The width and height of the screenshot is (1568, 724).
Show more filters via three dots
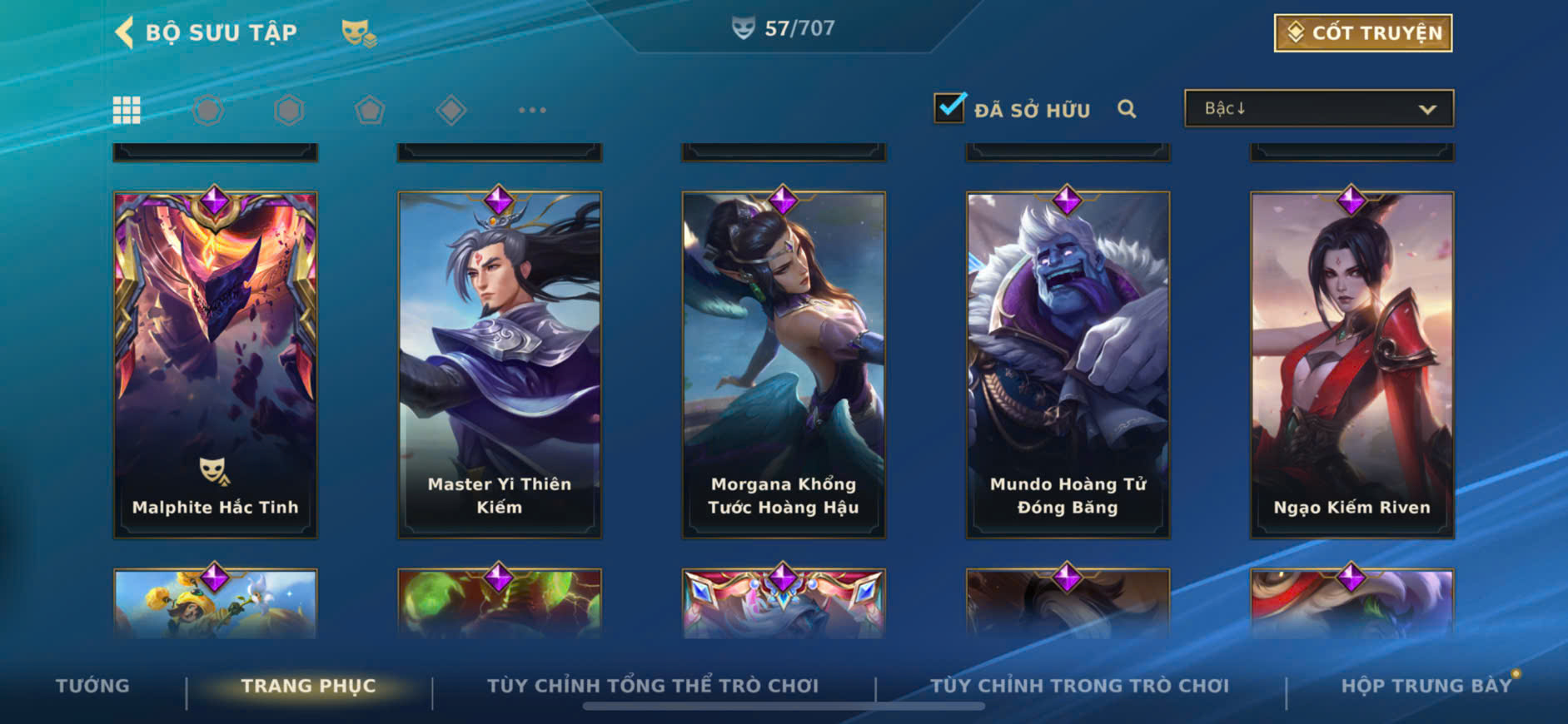click(532, 110)
